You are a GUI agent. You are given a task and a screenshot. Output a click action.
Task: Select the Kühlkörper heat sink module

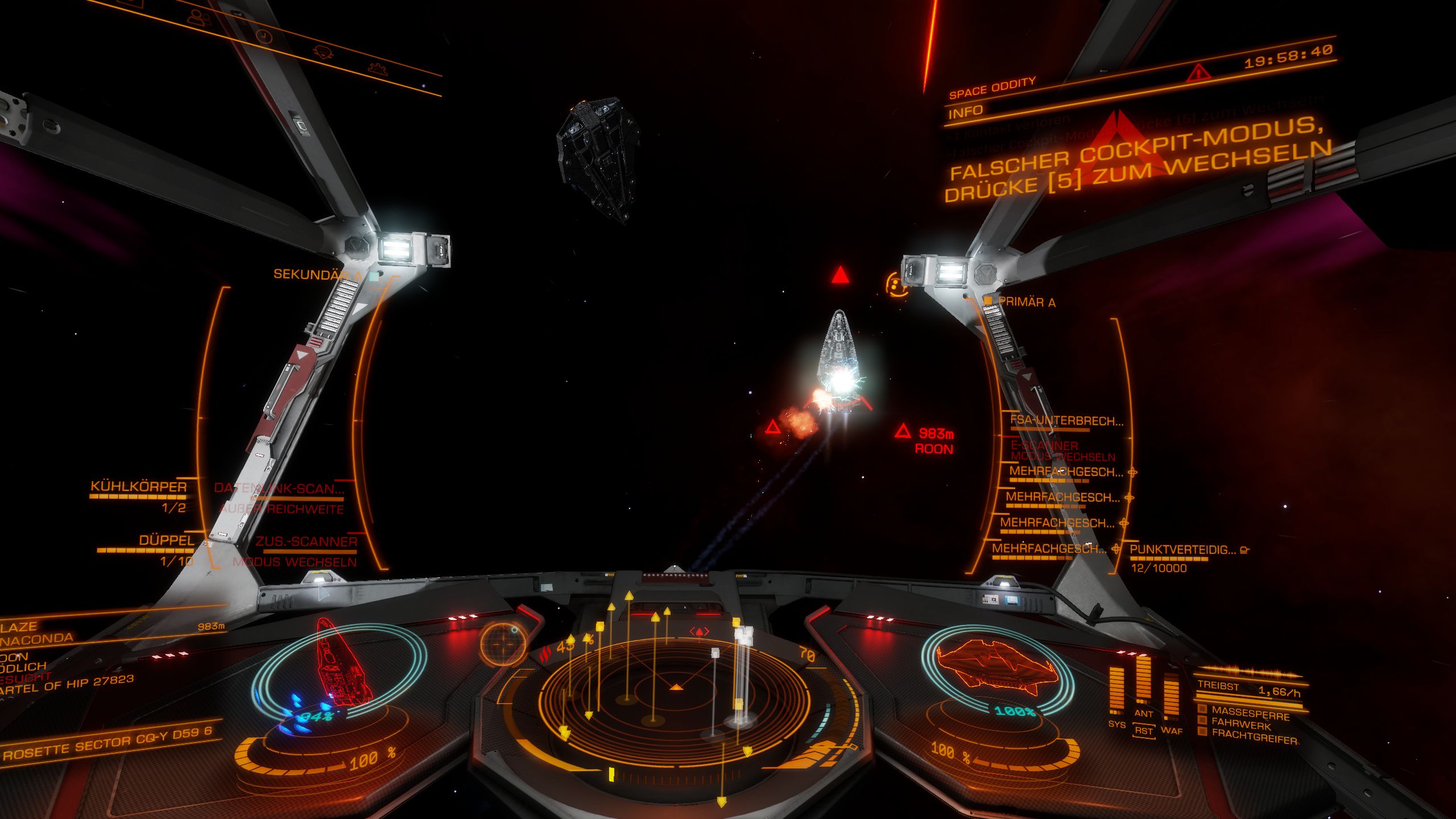(x=139, y=487)
